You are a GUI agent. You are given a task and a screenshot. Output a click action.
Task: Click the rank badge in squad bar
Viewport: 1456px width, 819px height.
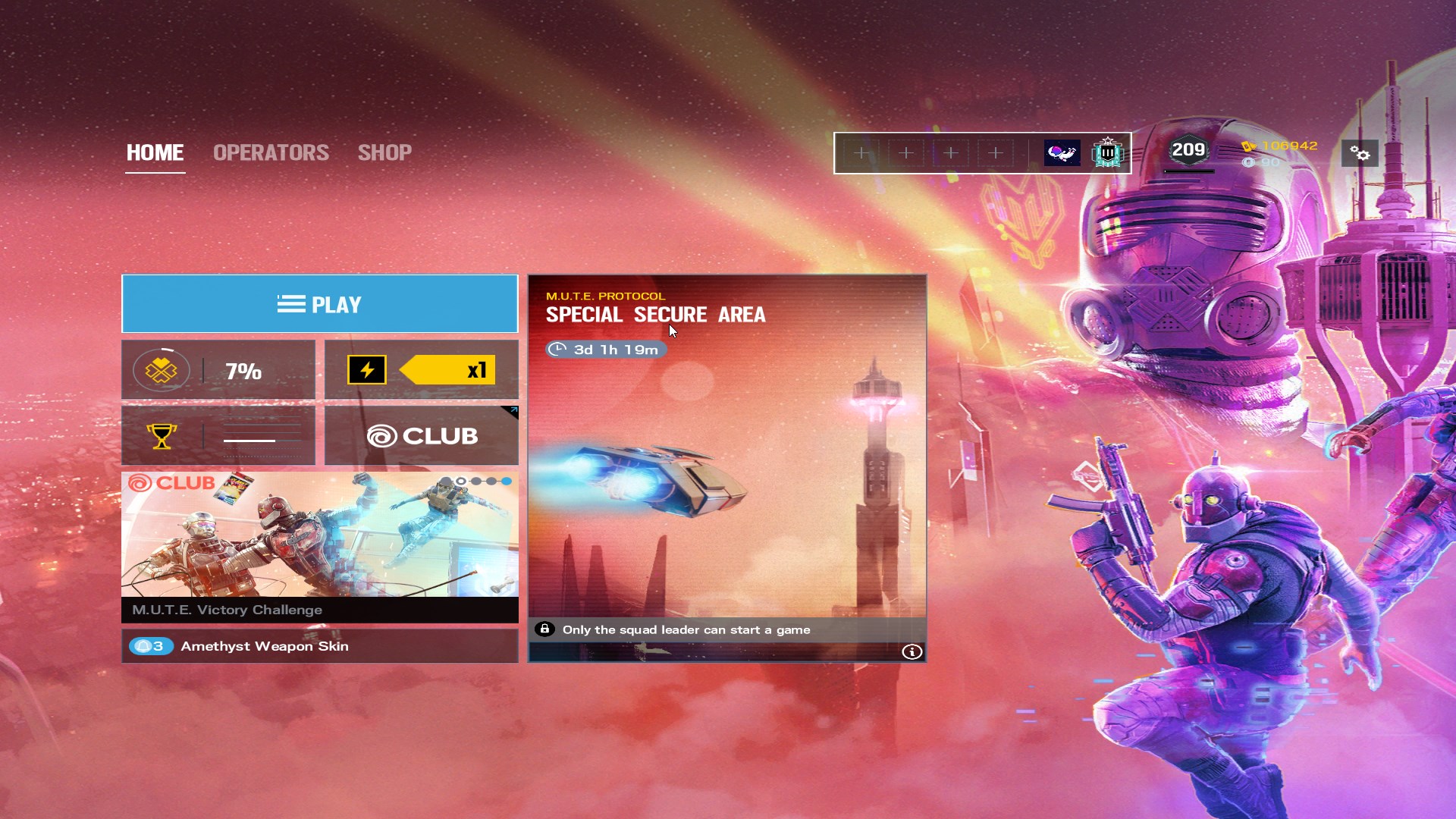[1107, 153]
